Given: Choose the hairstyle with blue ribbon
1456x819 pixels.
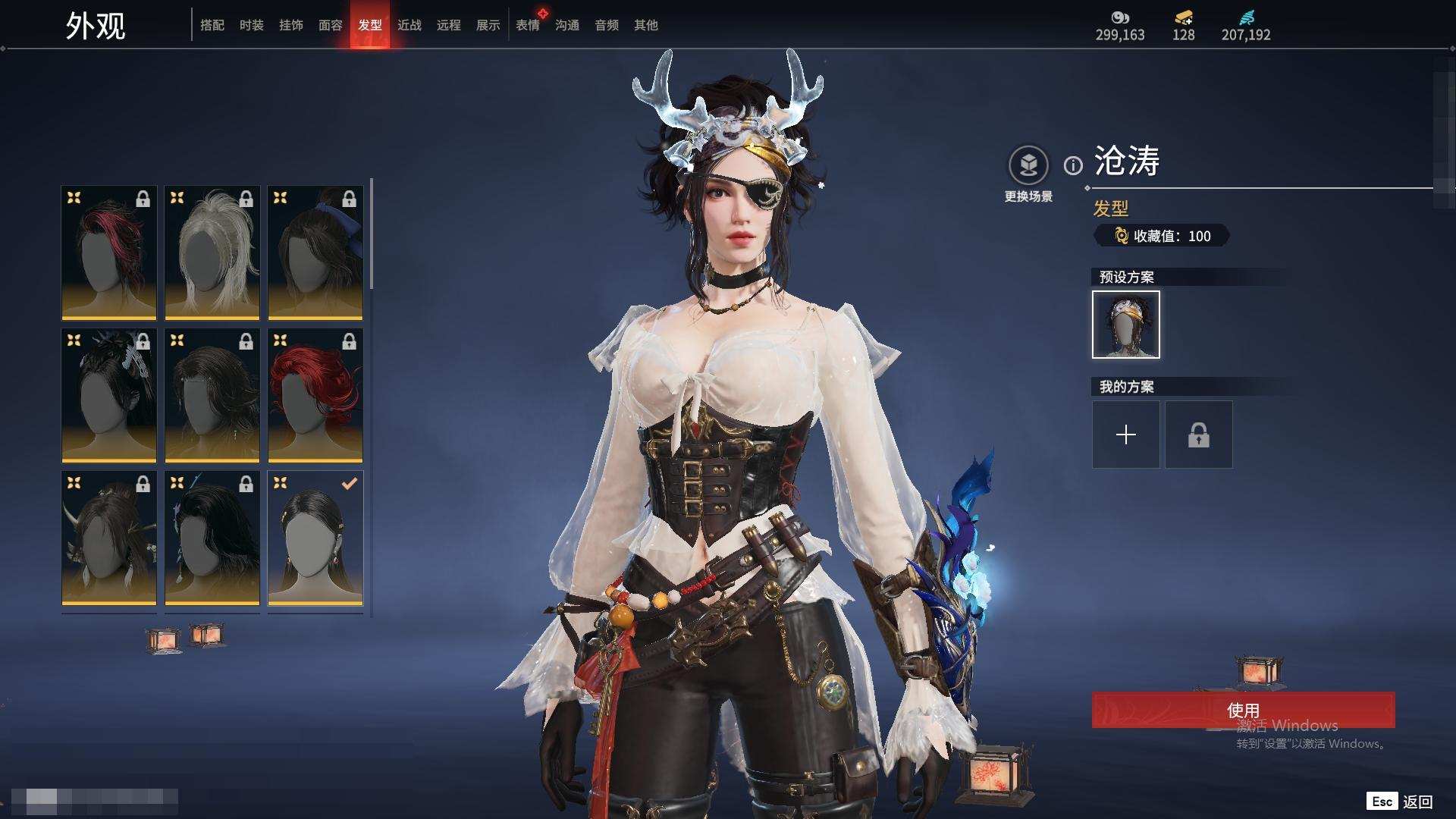Looking at the screenshot, I should [x=315, y=253].
